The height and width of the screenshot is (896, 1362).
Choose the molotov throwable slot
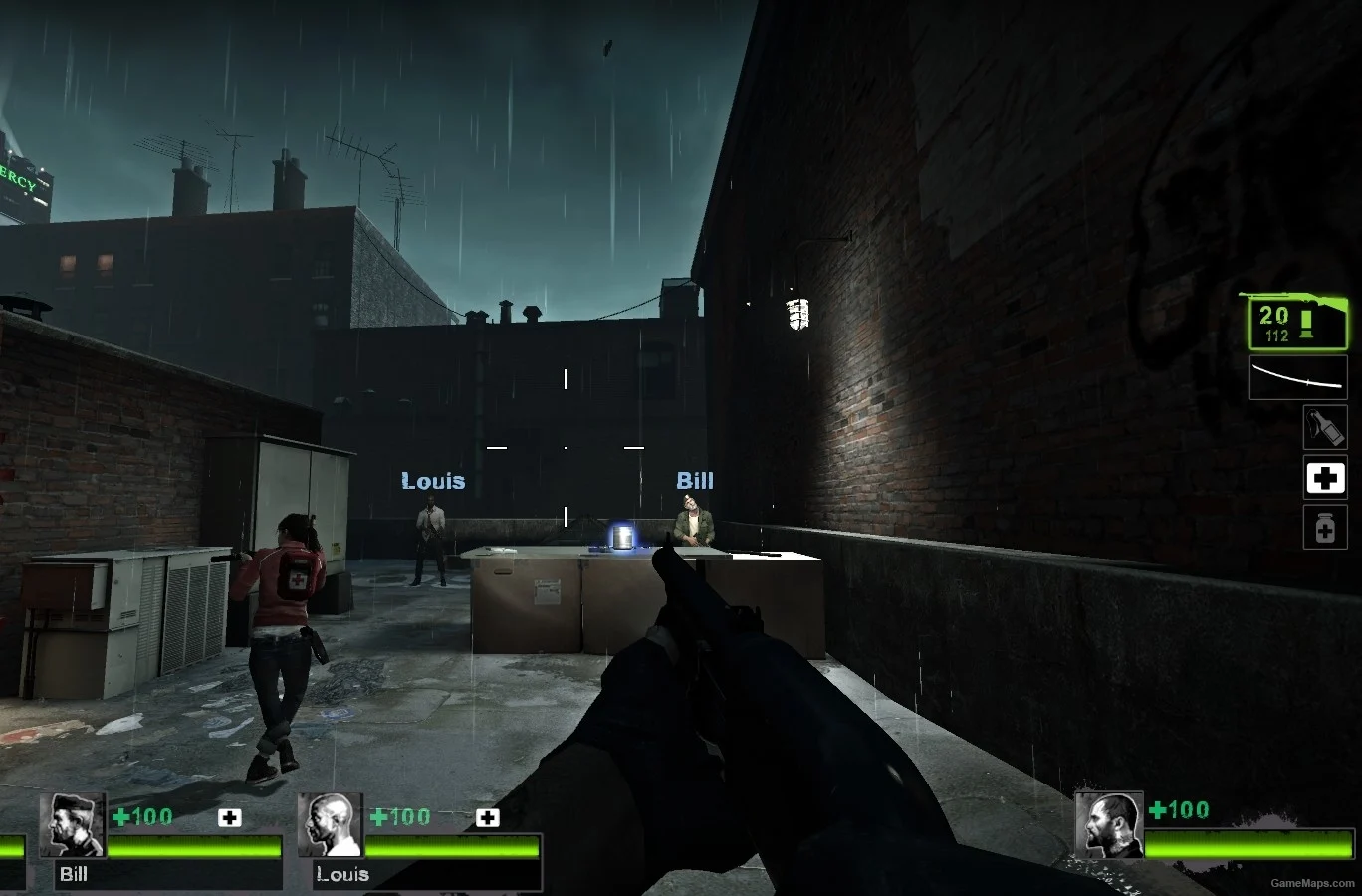[x=1324, y=428]
